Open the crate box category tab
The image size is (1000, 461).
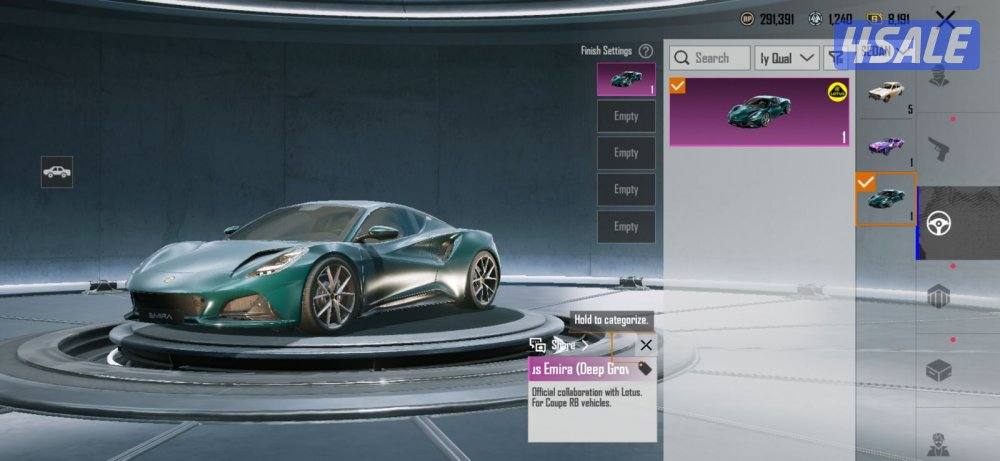pyautogui.click(x=938, y=370)
